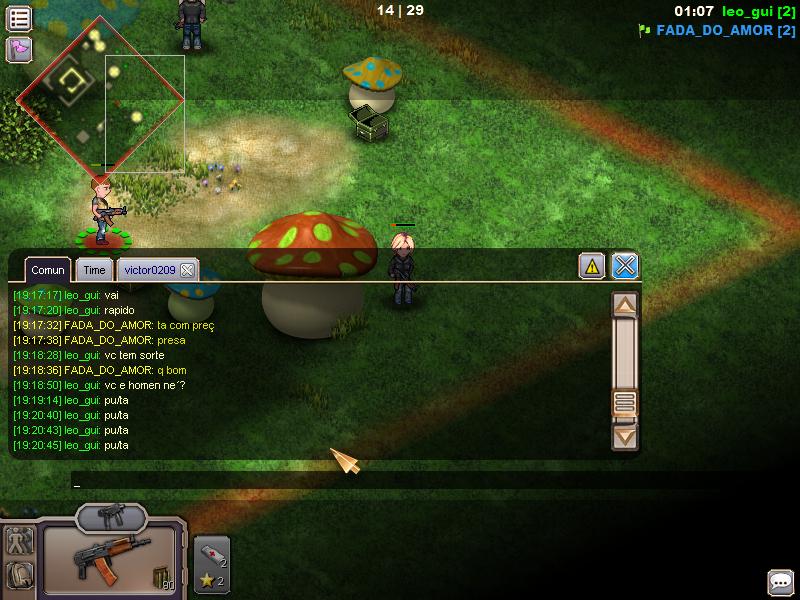Toggle the speech bubble chat button
The height and width of the screenshot is (600, 800).
(x=781, y=582)
